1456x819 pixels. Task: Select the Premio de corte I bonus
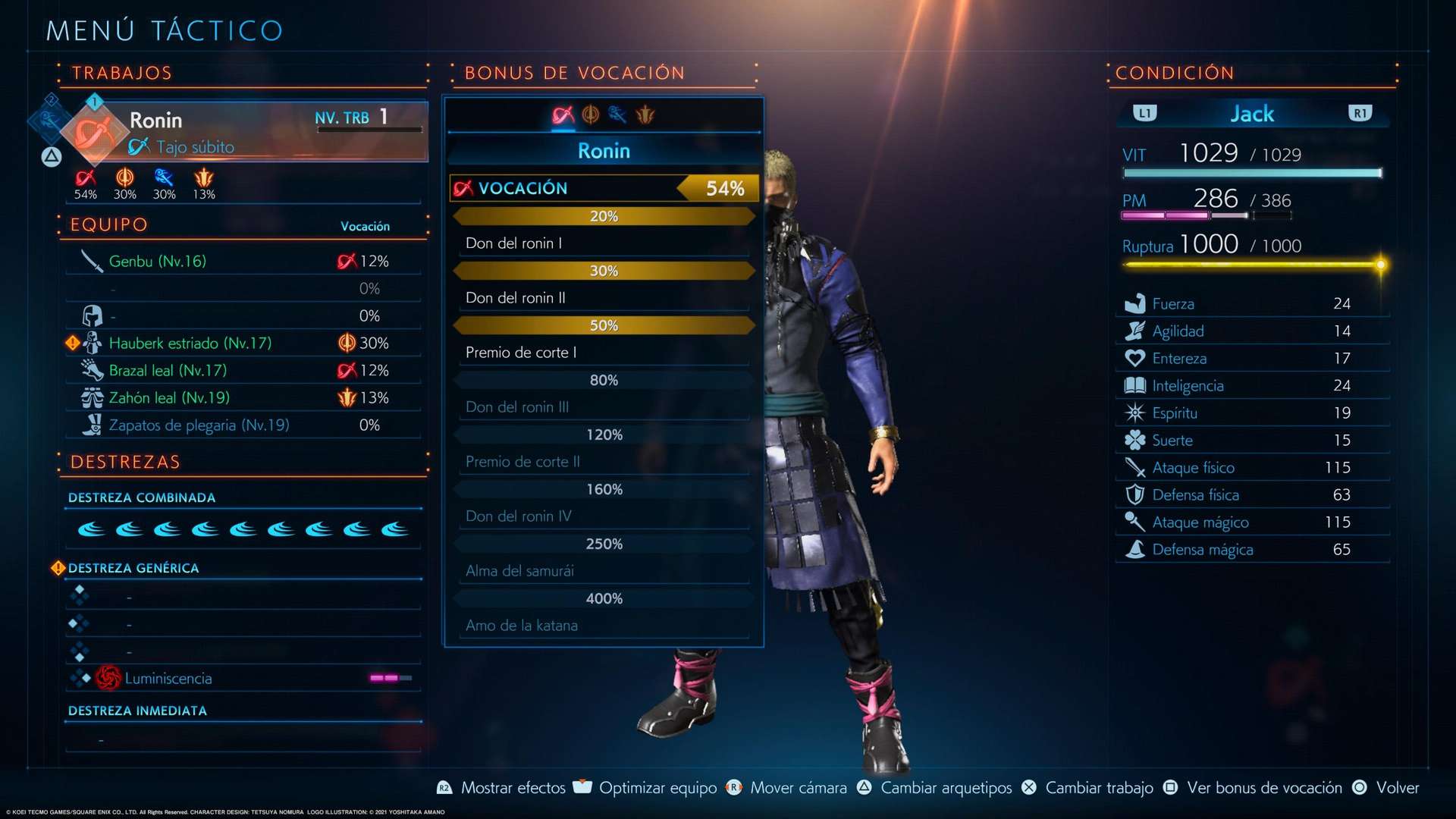(x=604, y=353)
